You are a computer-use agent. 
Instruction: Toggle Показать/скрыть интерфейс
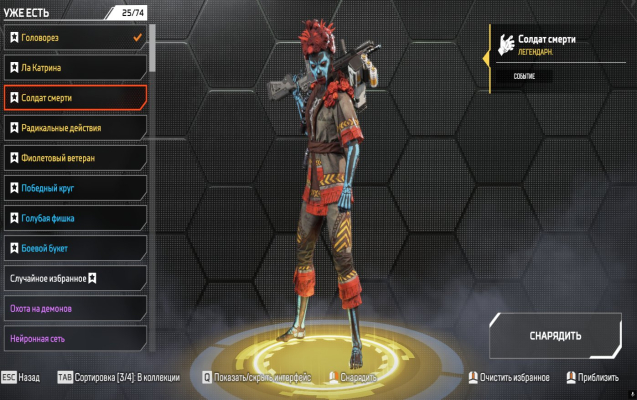(260, 378)
